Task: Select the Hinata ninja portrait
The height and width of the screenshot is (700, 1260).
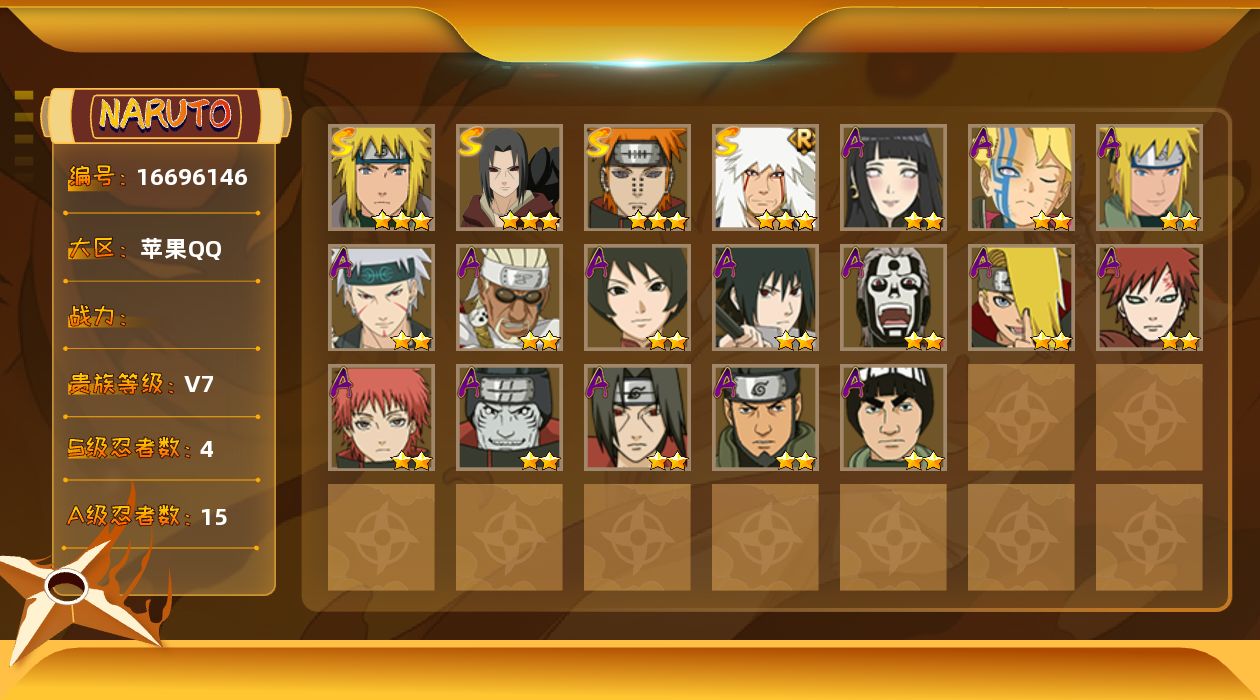Action: pos(893,177)
